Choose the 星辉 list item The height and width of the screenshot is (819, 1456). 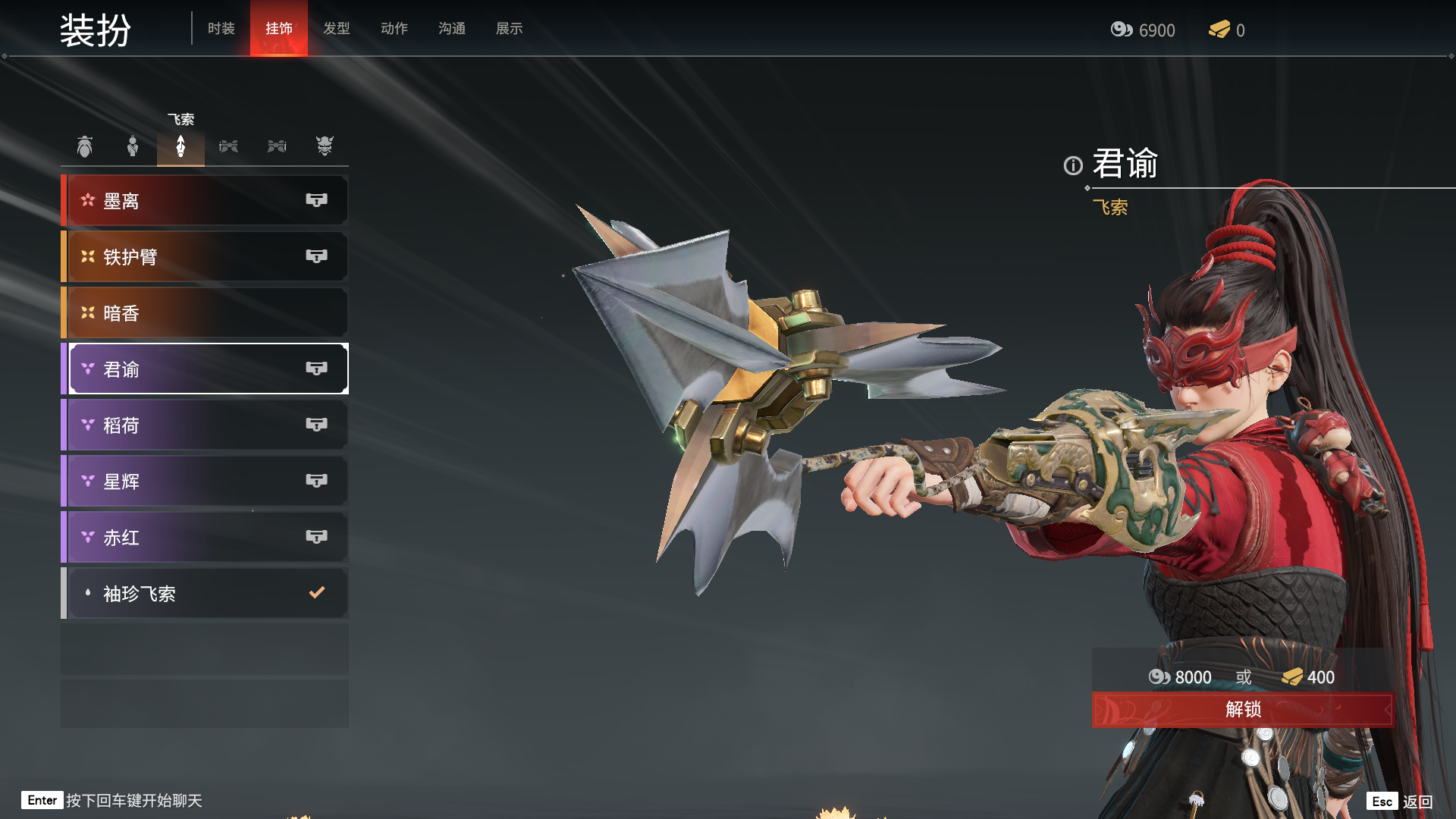tap(205, 482)
